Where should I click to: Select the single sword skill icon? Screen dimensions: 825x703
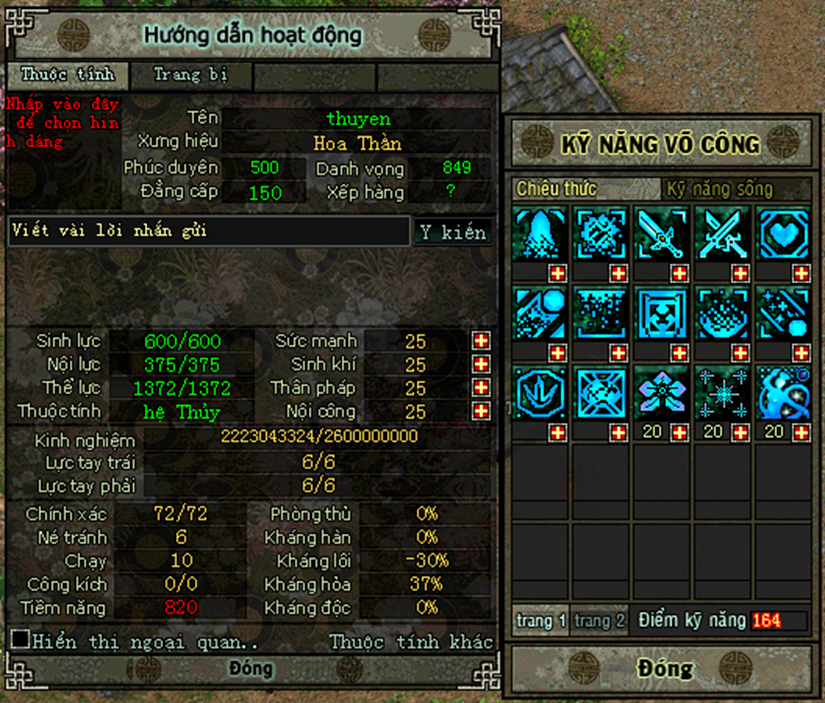coord(661,234)
